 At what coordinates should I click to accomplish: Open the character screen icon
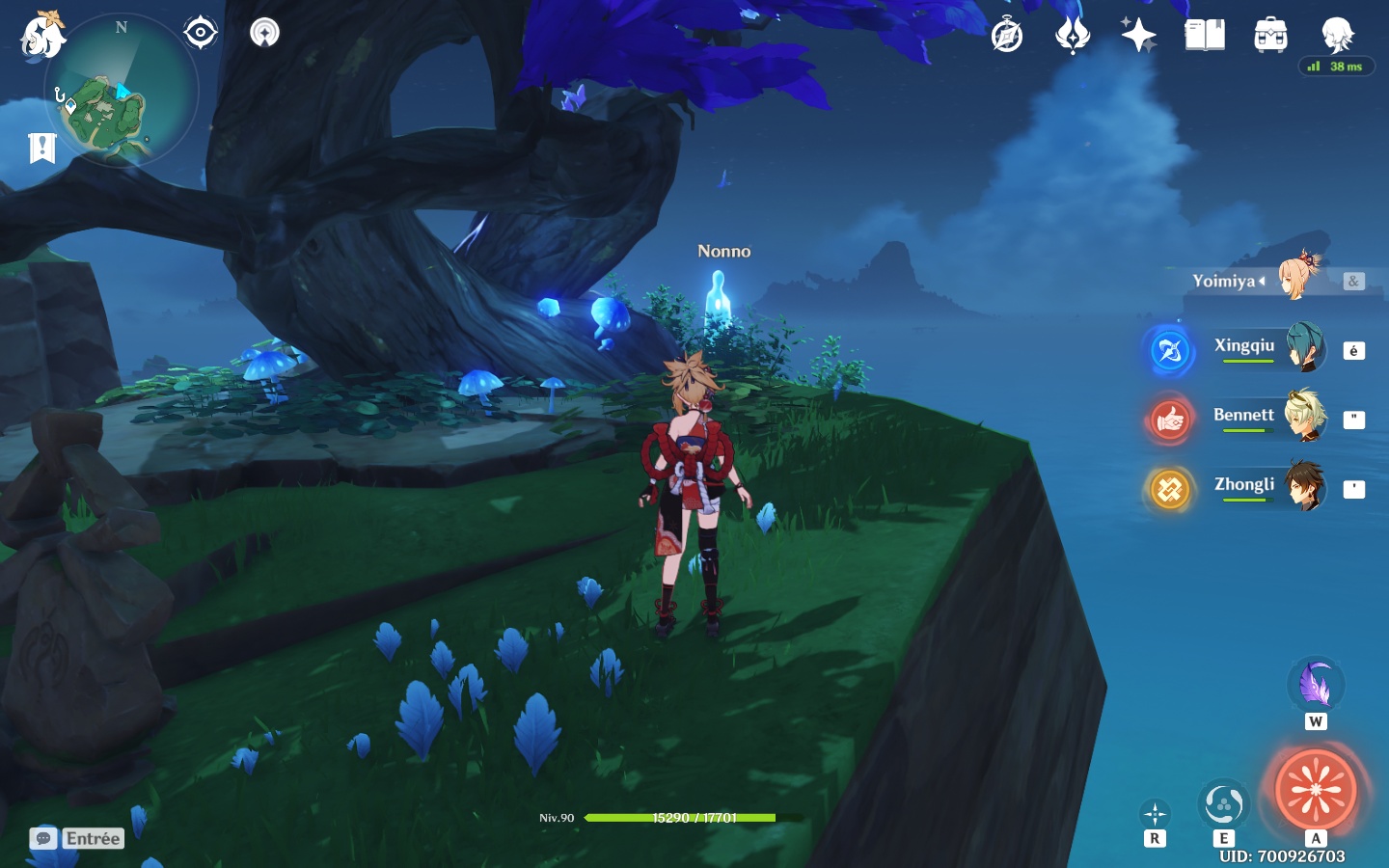(x=1337, y=34)
